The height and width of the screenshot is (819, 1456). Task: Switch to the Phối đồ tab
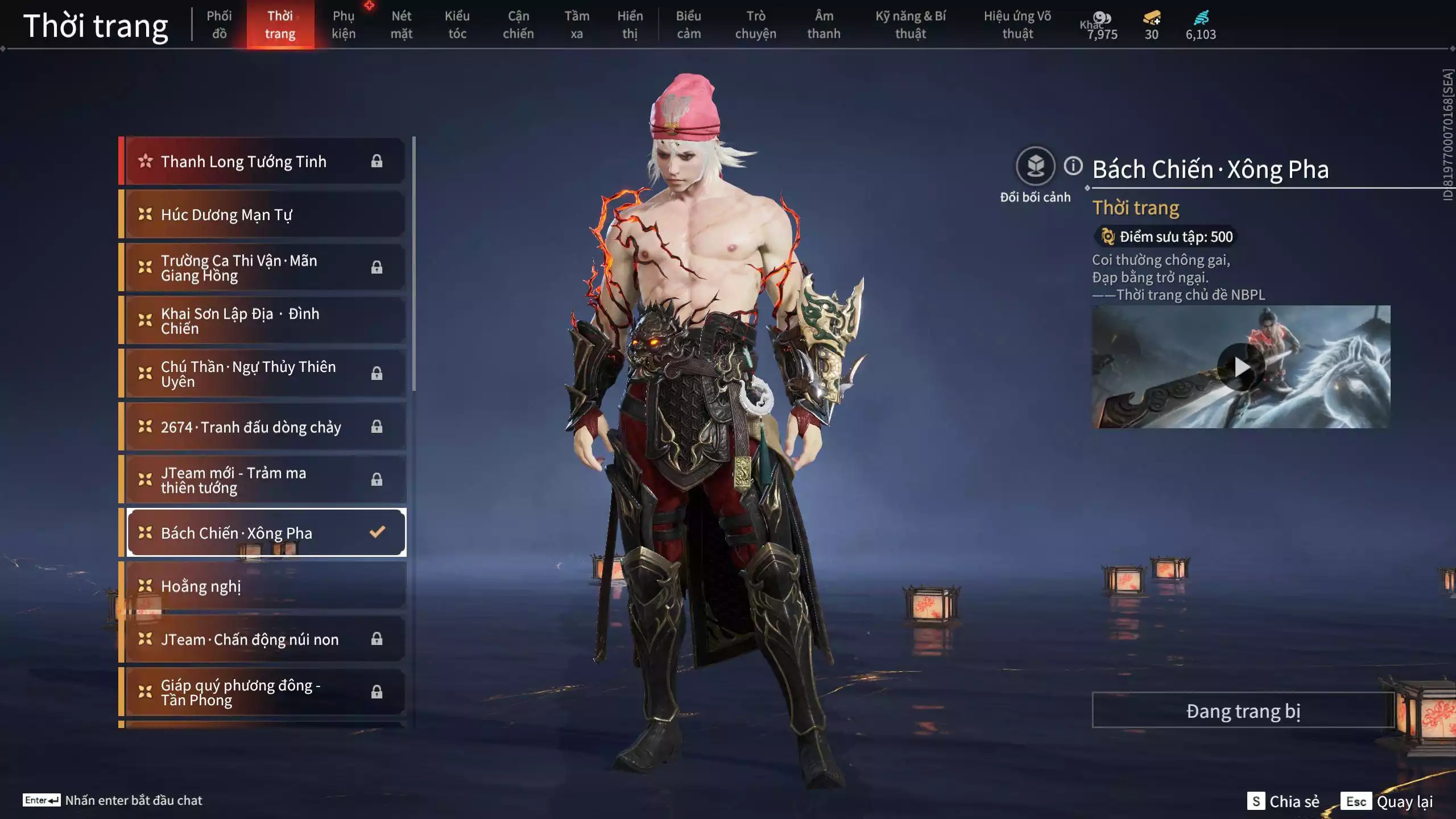tap(219, 24)
